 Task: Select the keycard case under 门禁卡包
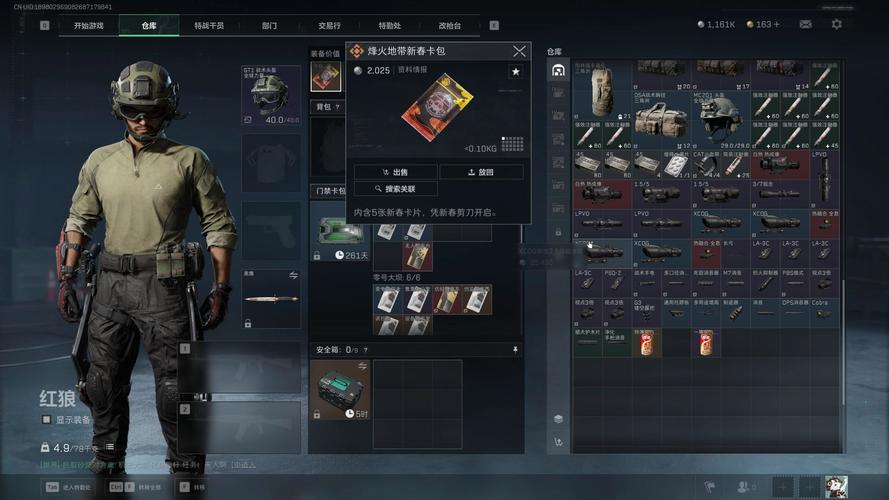tap(340, 231)
